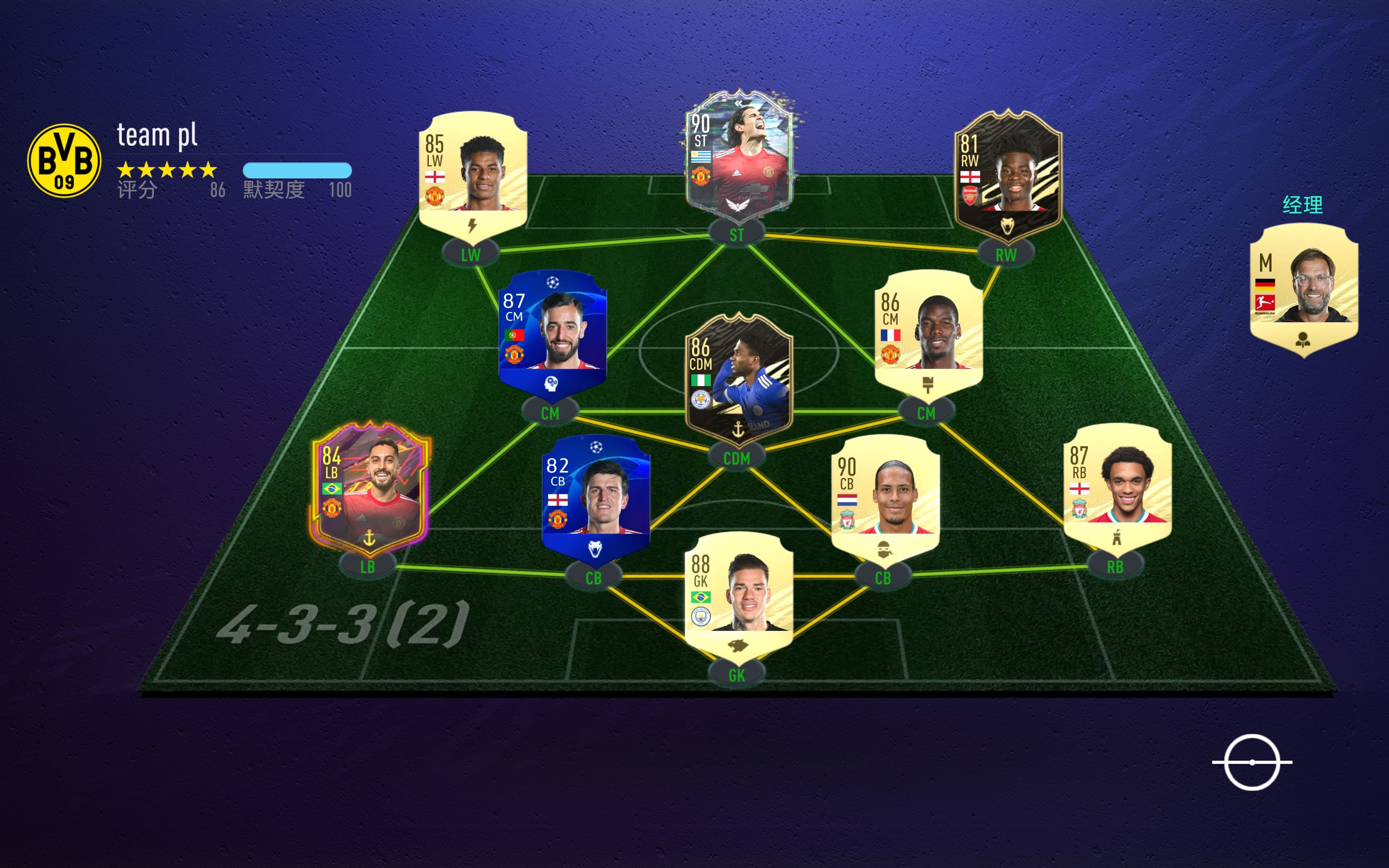Image resolution: width=1389 pixels, height=868 pixels.
Task: Click the BVB 09 club badge
Action: (64, 161)
